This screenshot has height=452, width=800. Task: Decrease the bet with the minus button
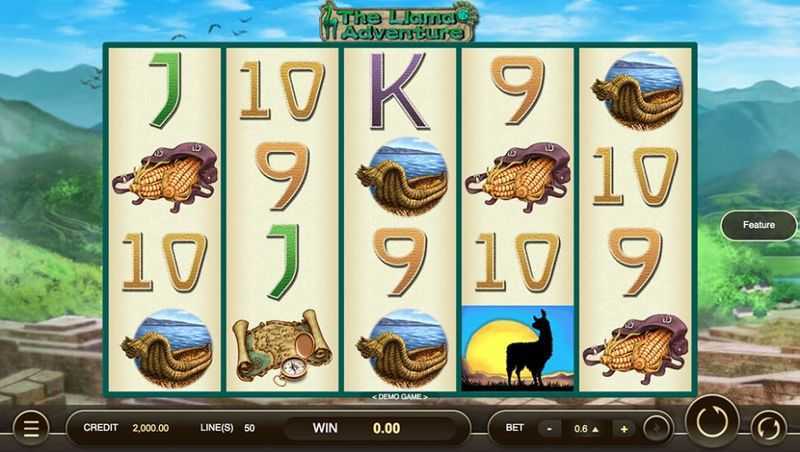pos(550,428)
